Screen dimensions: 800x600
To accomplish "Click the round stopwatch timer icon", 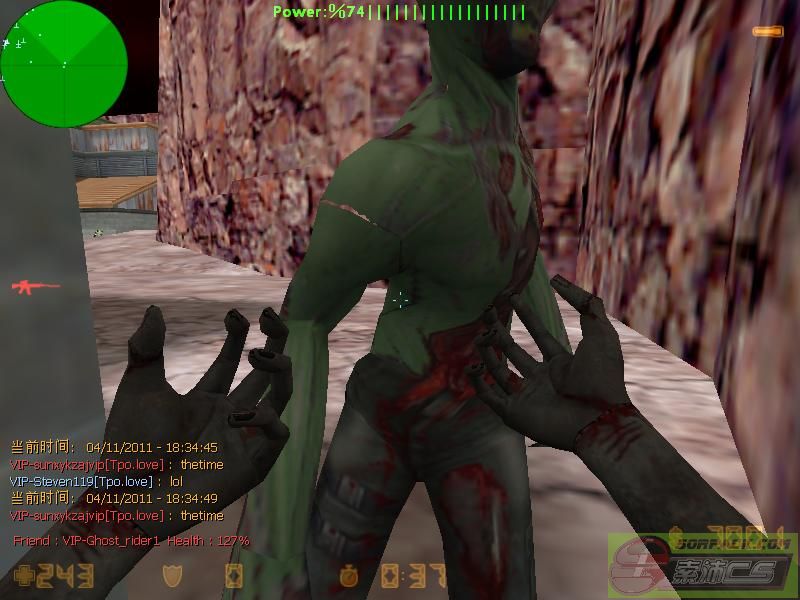I will (x=348, y=577).
